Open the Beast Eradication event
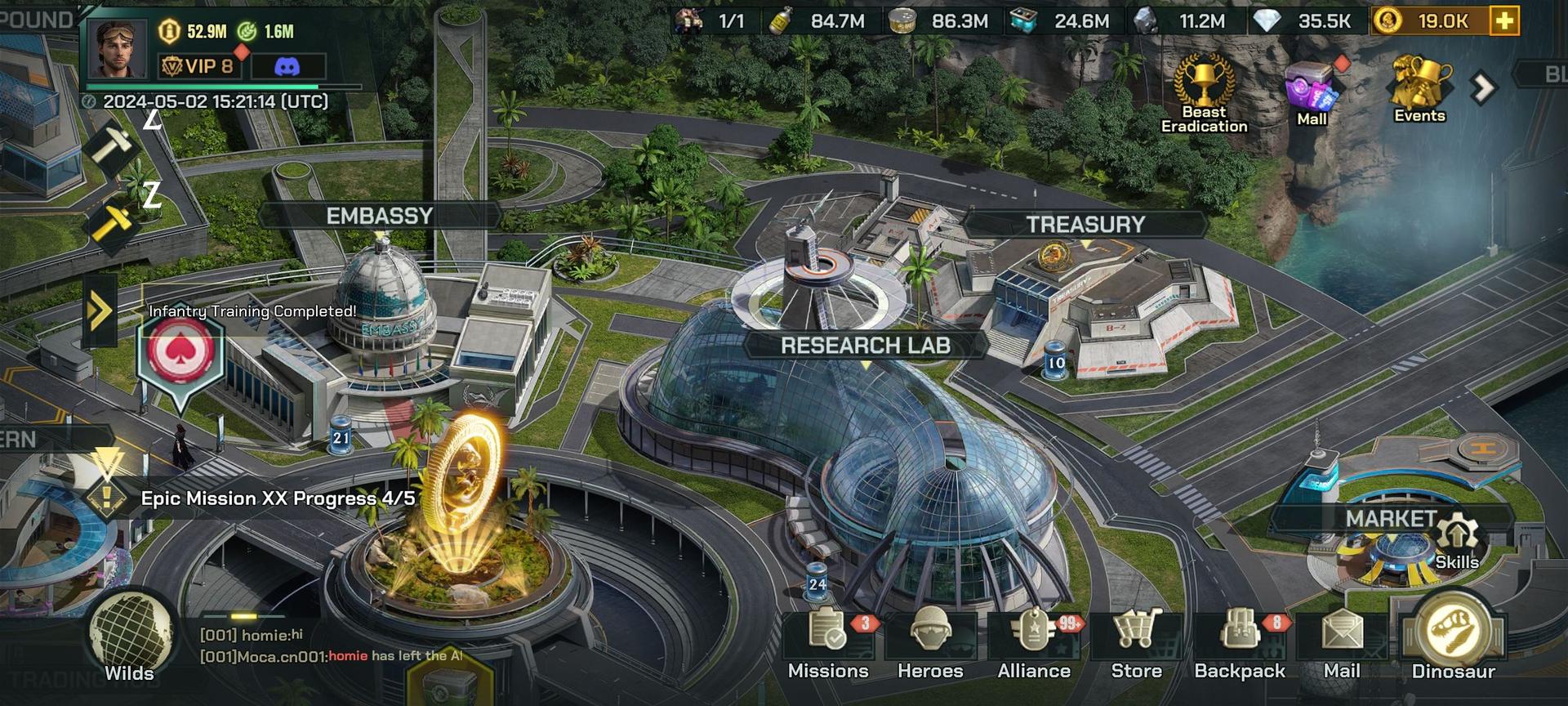The image size is (1568, 706). click(x=1204, y=94)
